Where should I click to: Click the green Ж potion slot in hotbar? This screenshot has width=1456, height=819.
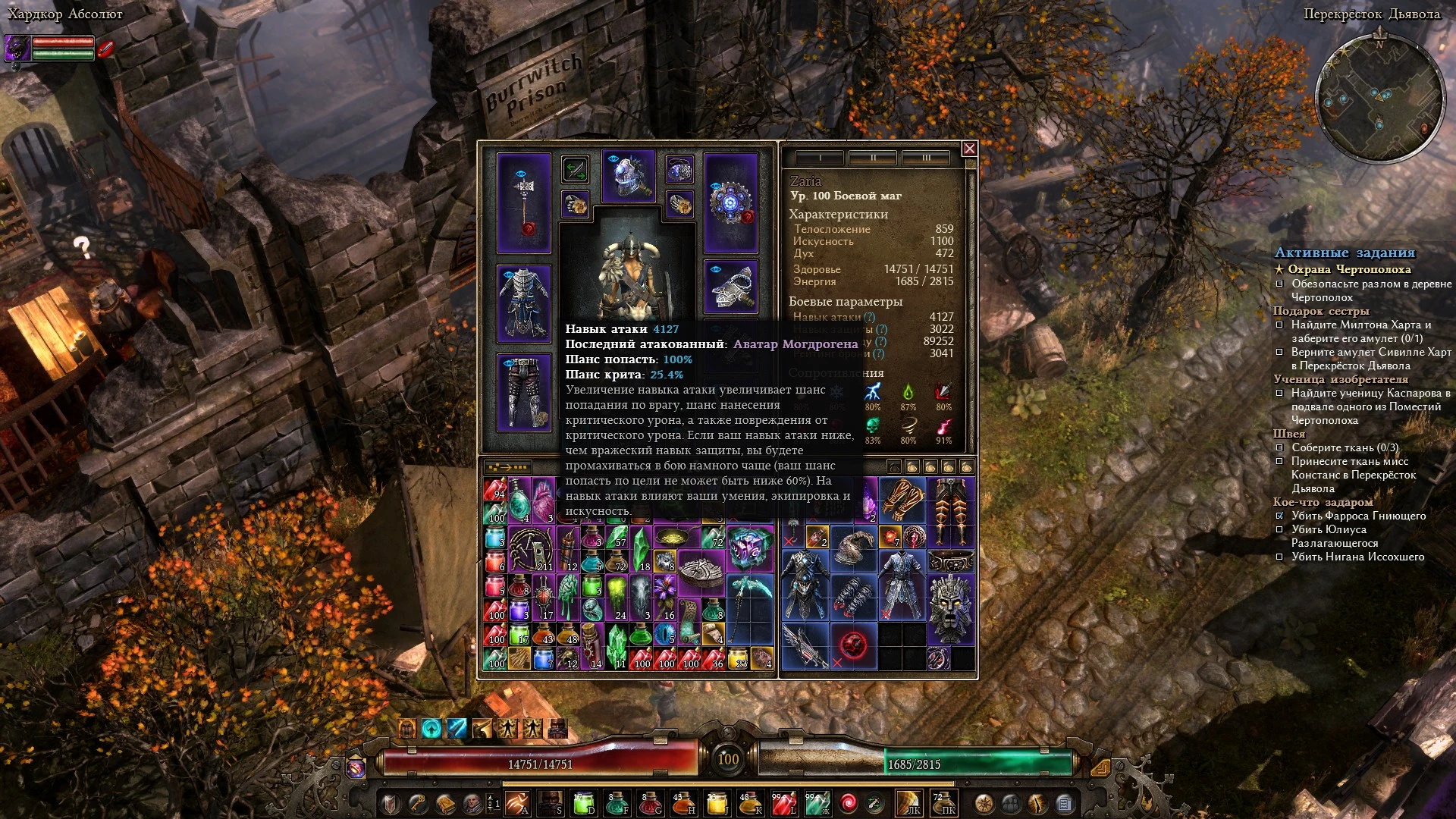(x=817, y=802)
